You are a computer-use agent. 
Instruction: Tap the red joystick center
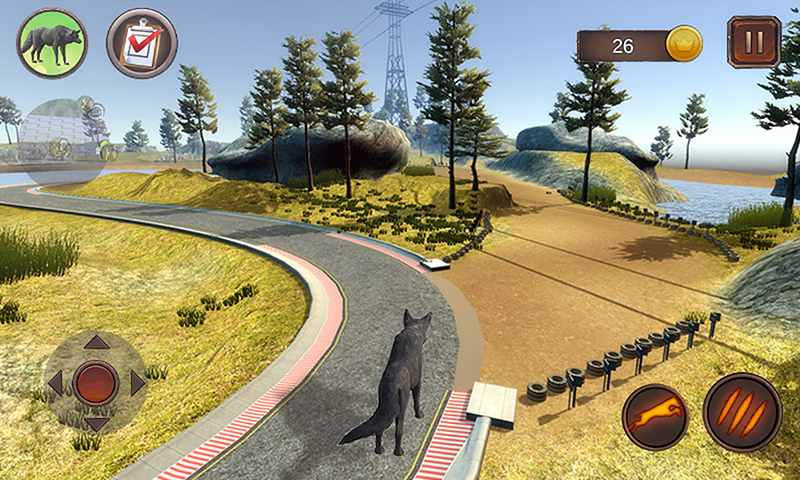pyautogui.click(x=96, y=382)
